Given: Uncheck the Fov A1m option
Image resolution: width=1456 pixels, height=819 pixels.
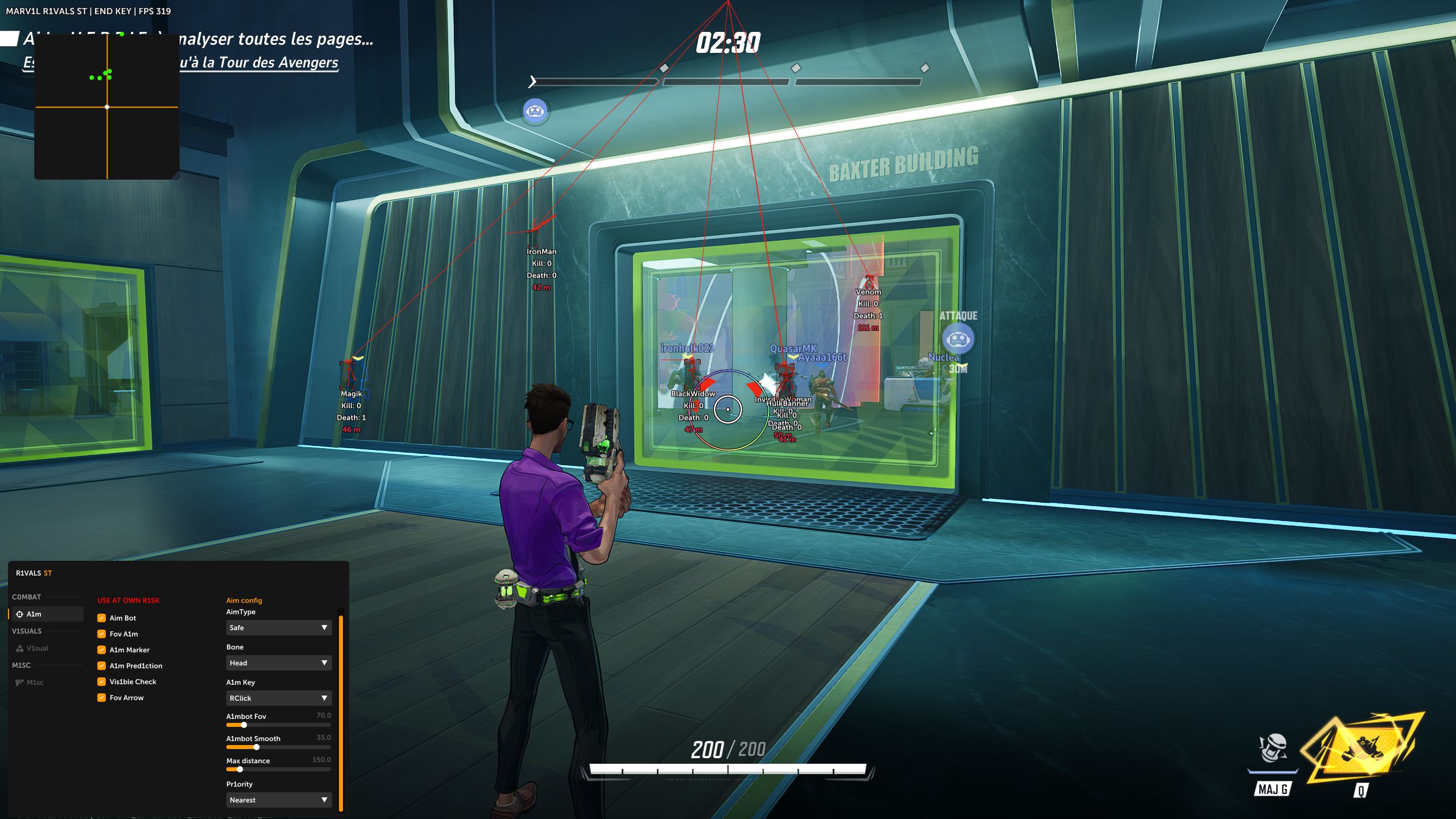Looking at the screenshot, I should [102, 634].
